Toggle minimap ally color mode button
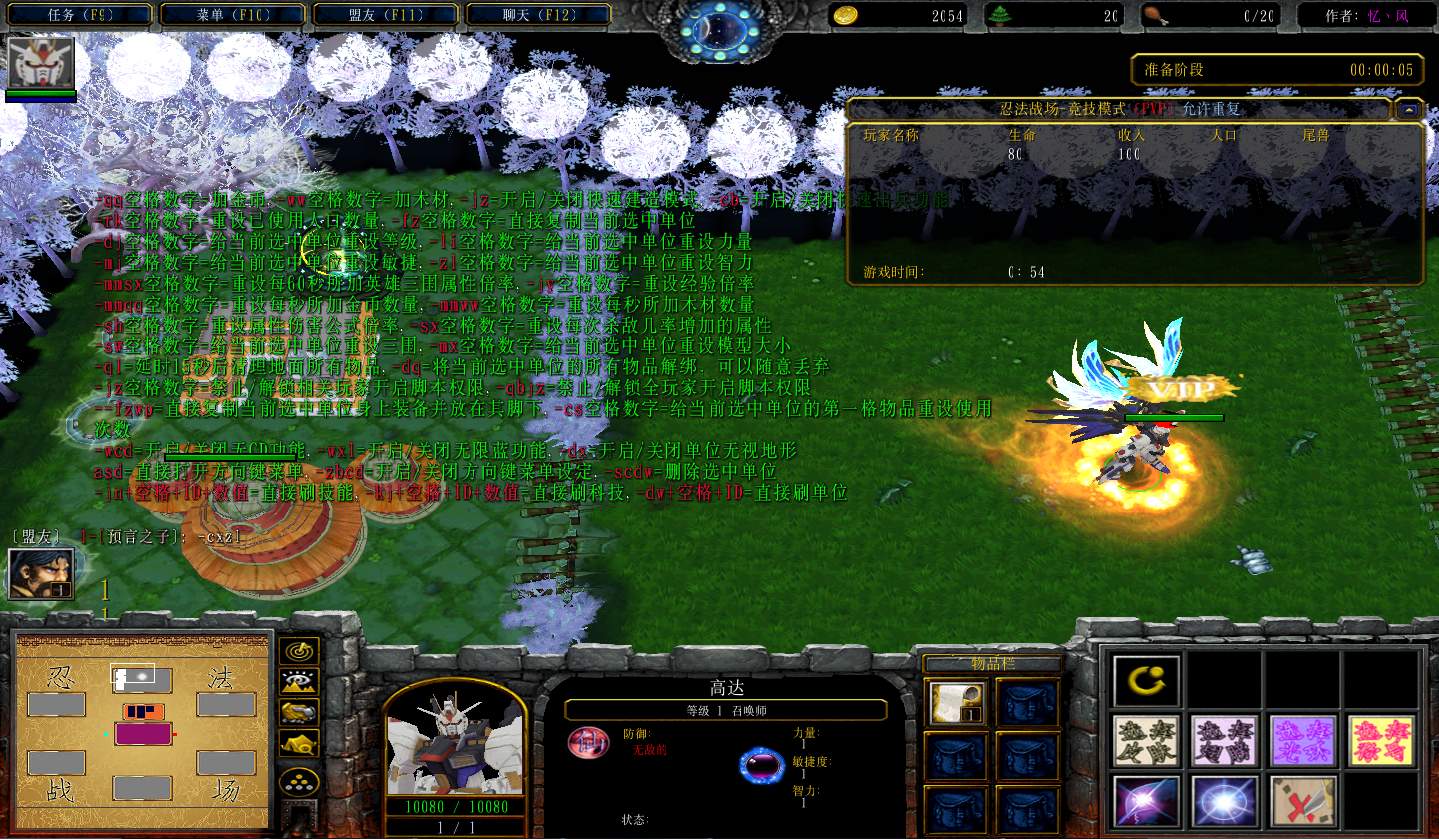This screenshot has height=839, width=1439. [x=299, y=712]
